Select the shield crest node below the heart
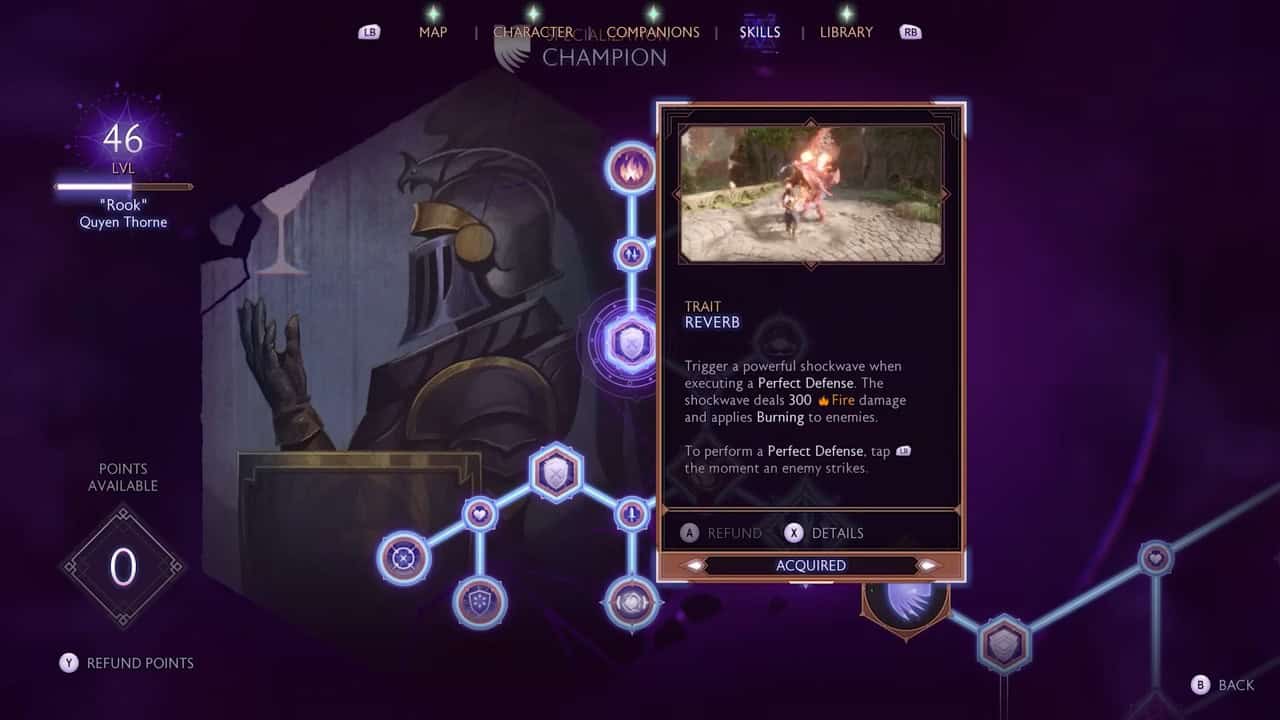The height and width of the screenshot is (720, 1280). [x=478, y=602]
